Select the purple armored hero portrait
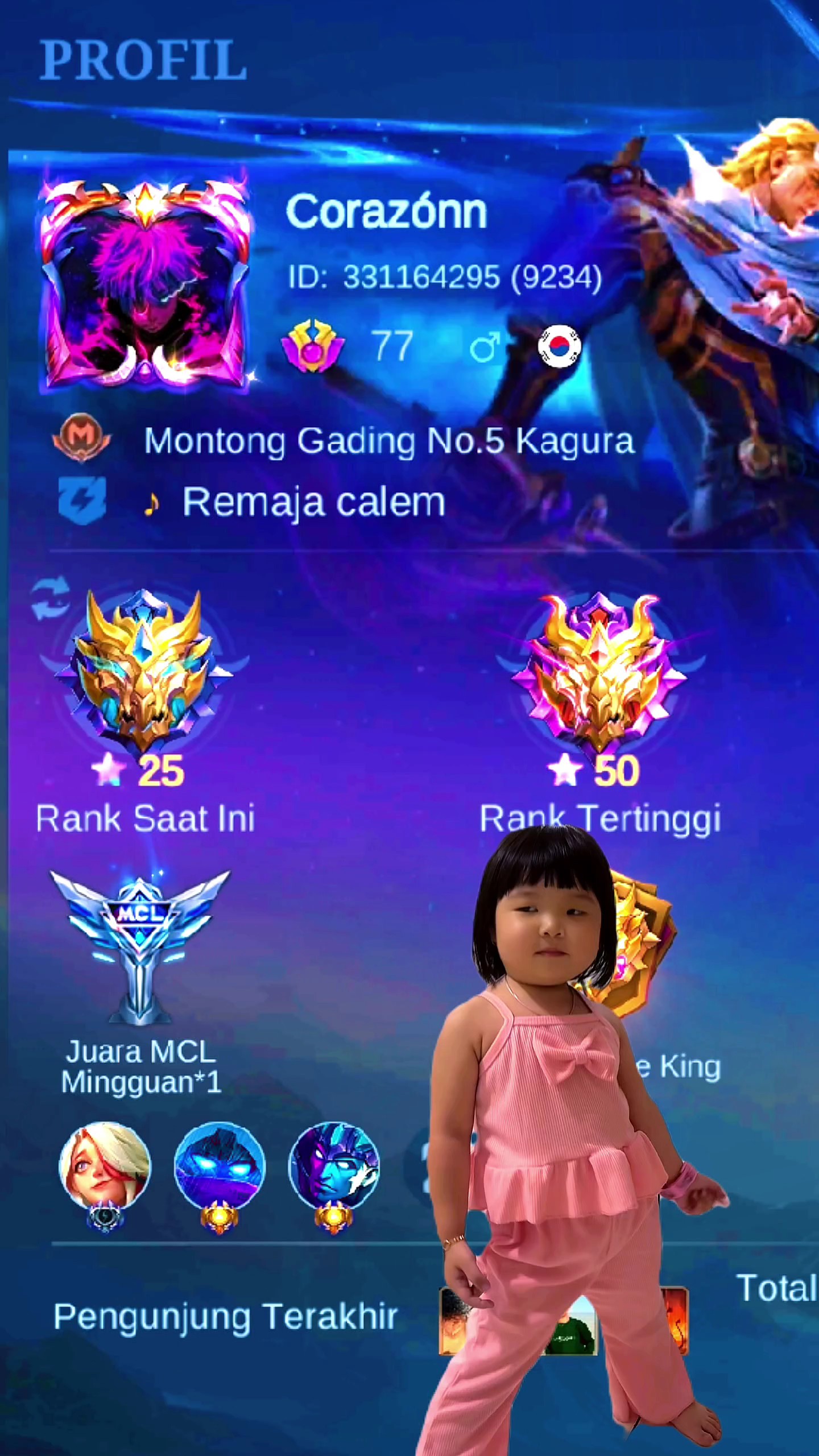 click(334, 1166)
